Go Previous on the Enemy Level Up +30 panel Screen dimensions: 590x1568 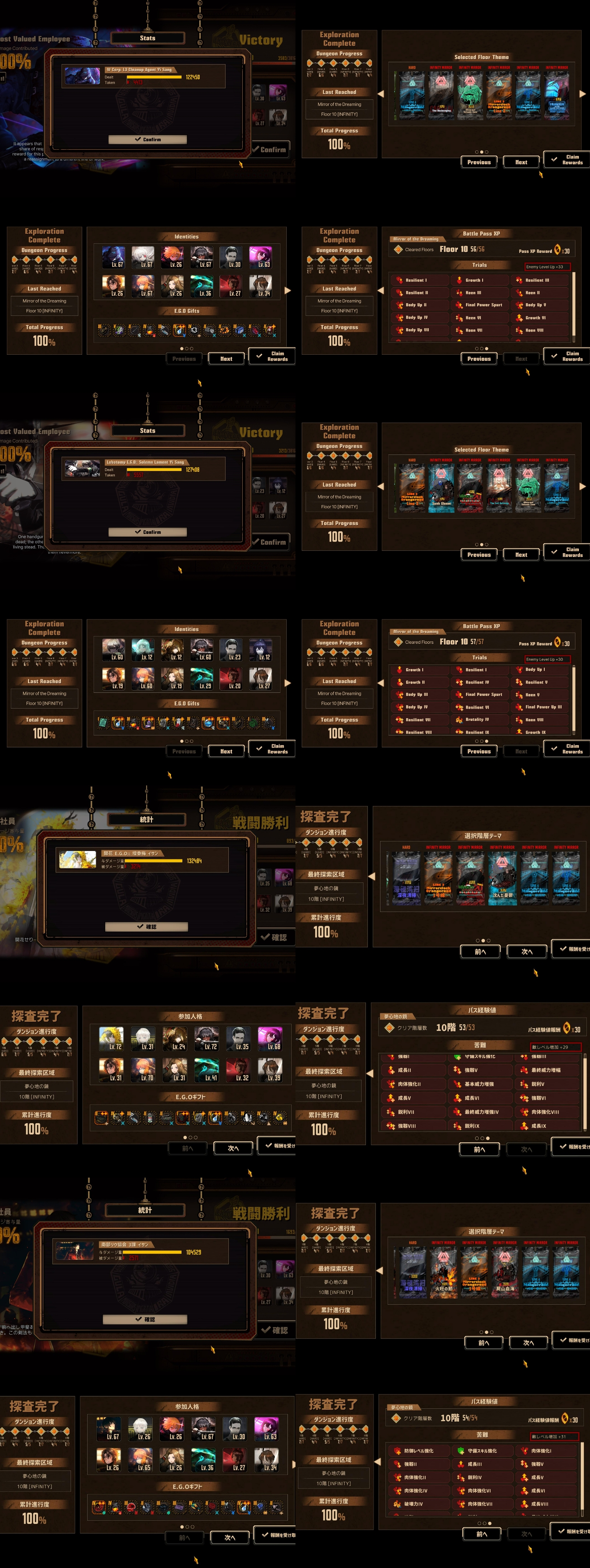[x=479, y=751]
